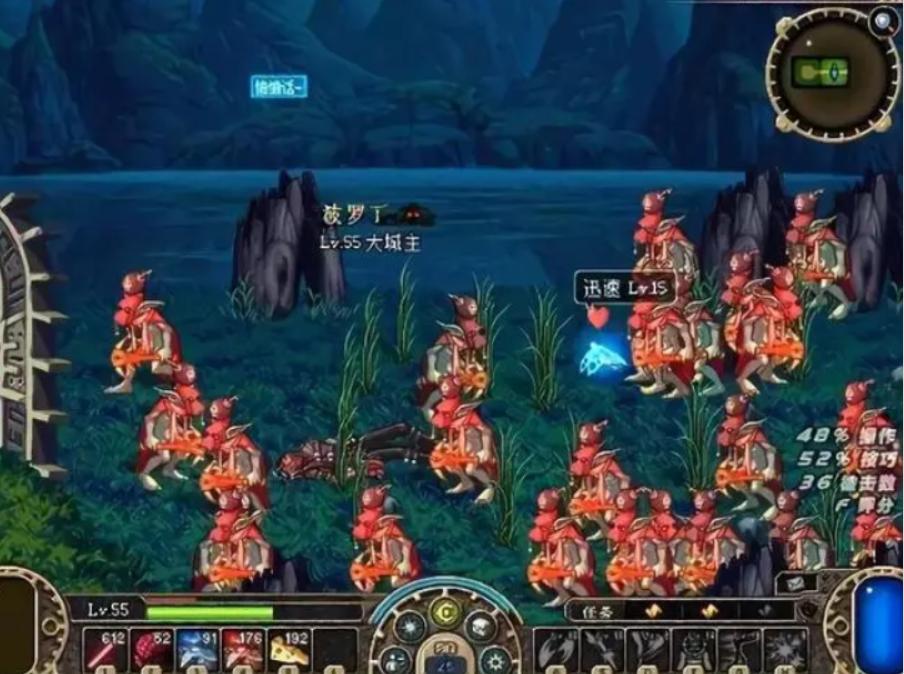Click the starburst button on the center dial
This screenshot has width=904, height=674.
(409, 627)
